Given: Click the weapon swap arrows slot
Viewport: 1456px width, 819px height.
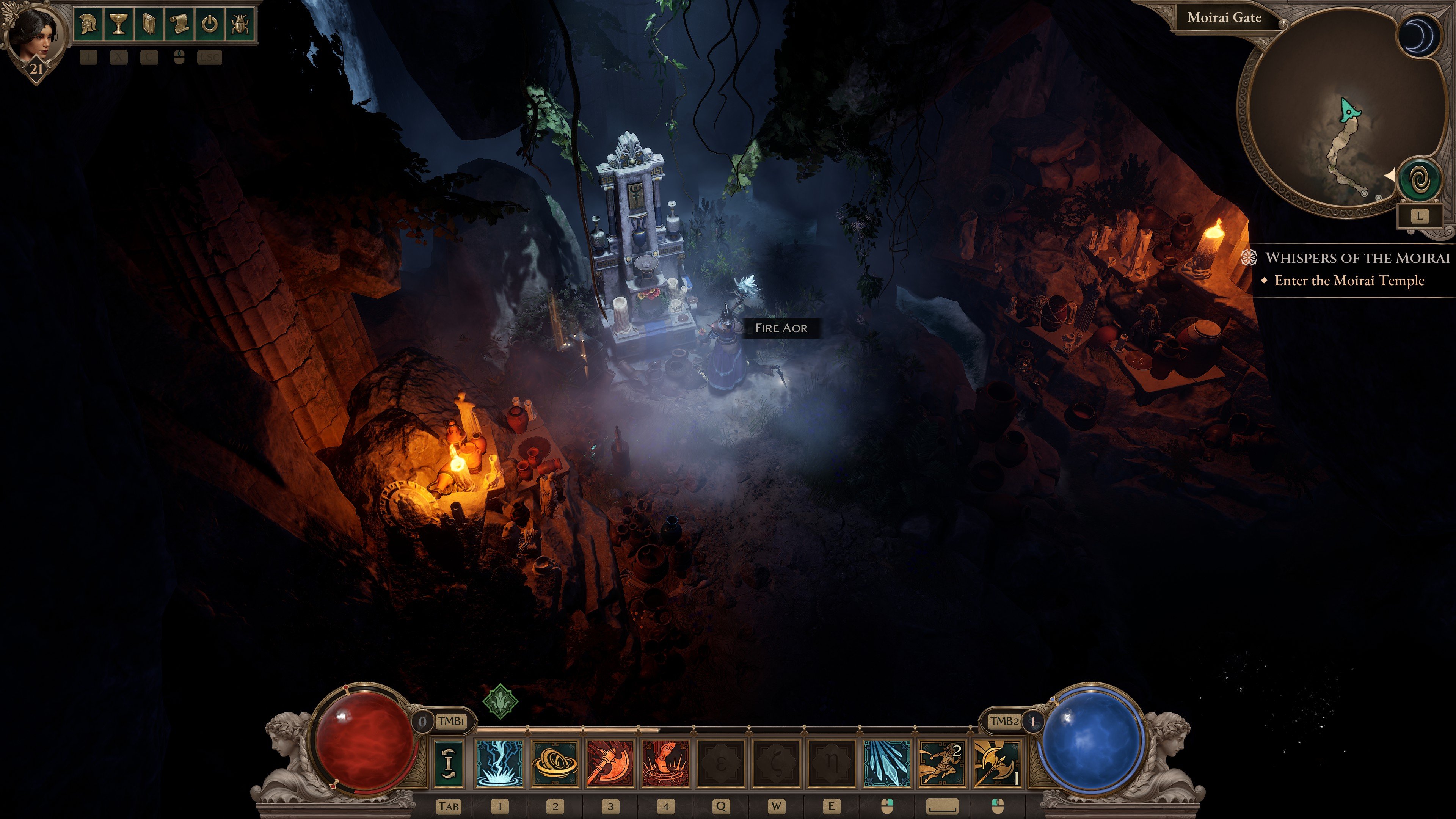Looking at the screenshot, I should coord(449,763).
